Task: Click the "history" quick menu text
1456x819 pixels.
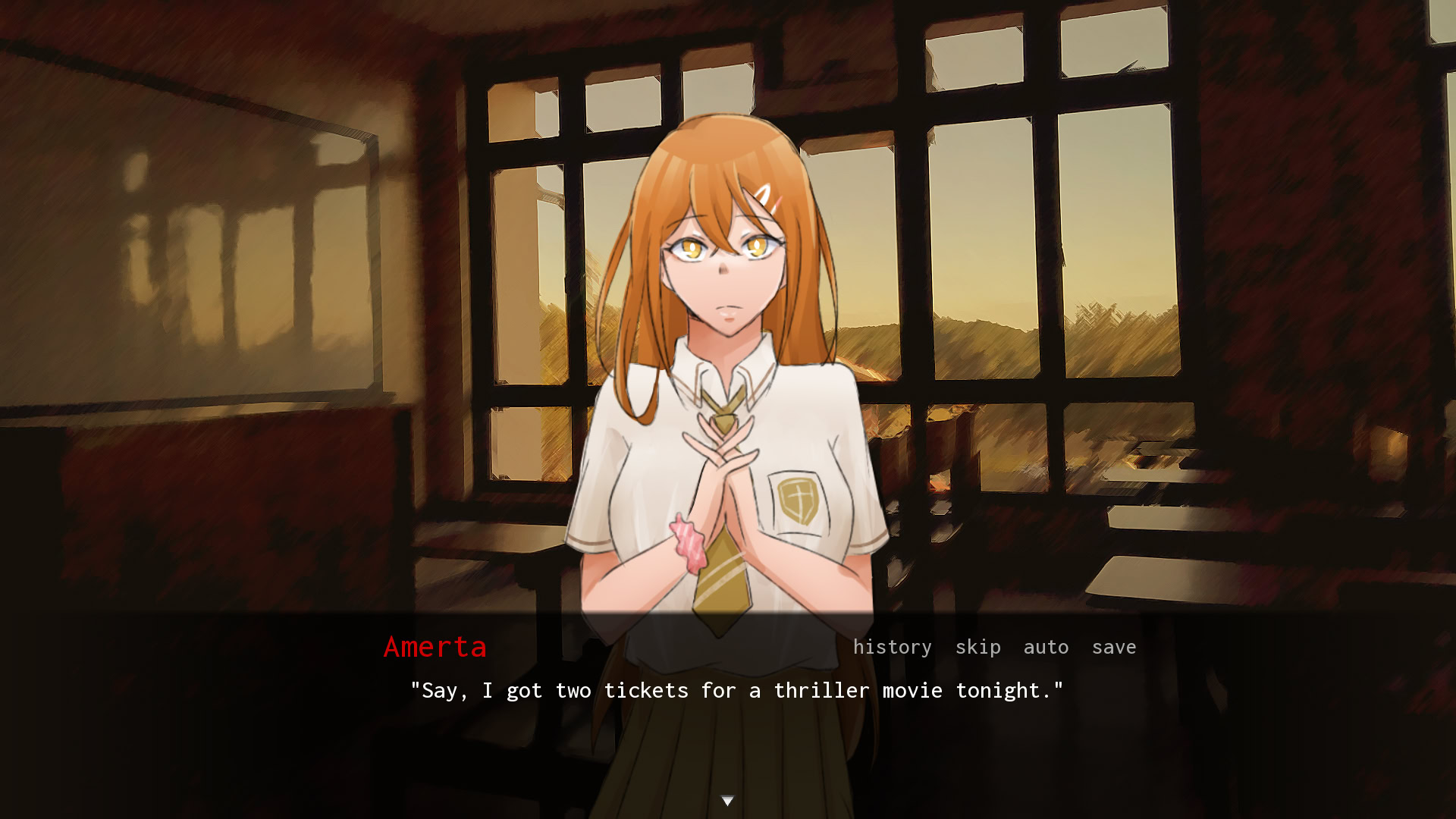Action: pos(892,647)
